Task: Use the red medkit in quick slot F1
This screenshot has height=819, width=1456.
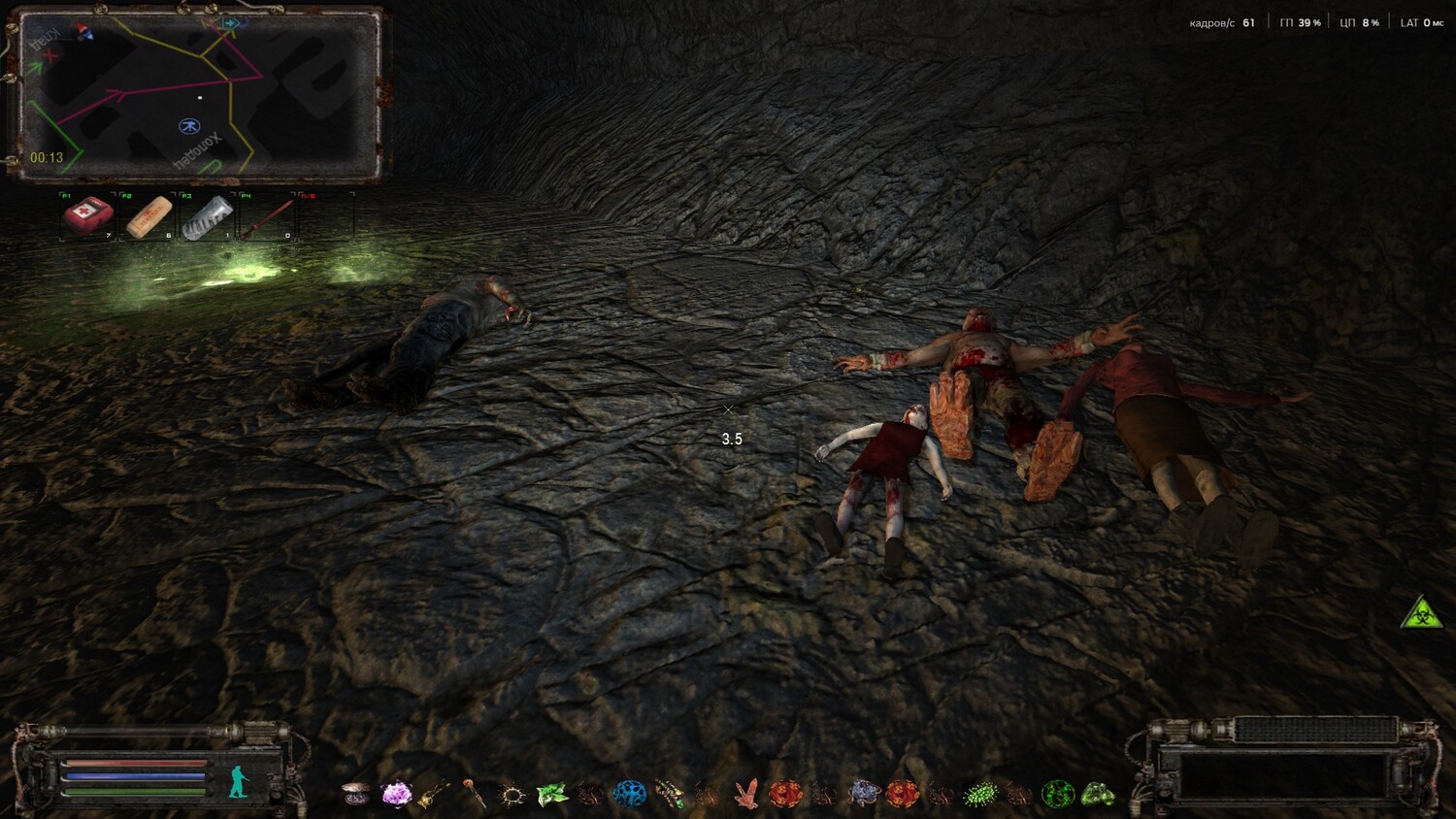Action: 88,215
